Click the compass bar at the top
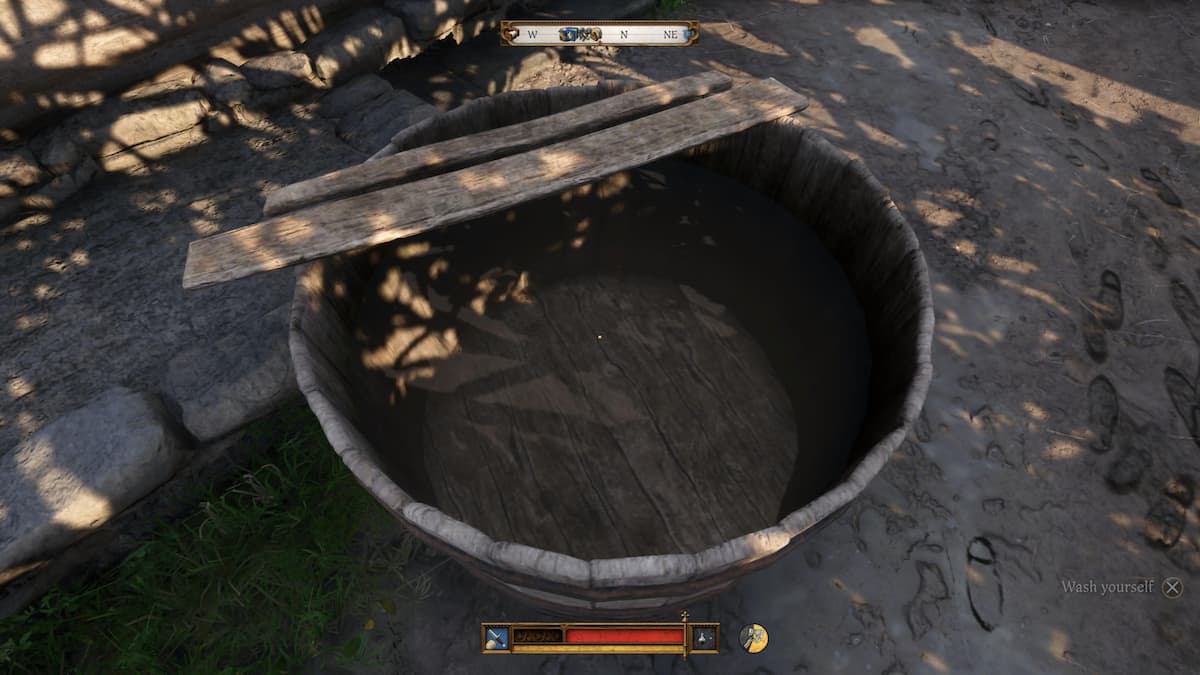Viewport: 1200px width, 675px height. pos(600,34)
